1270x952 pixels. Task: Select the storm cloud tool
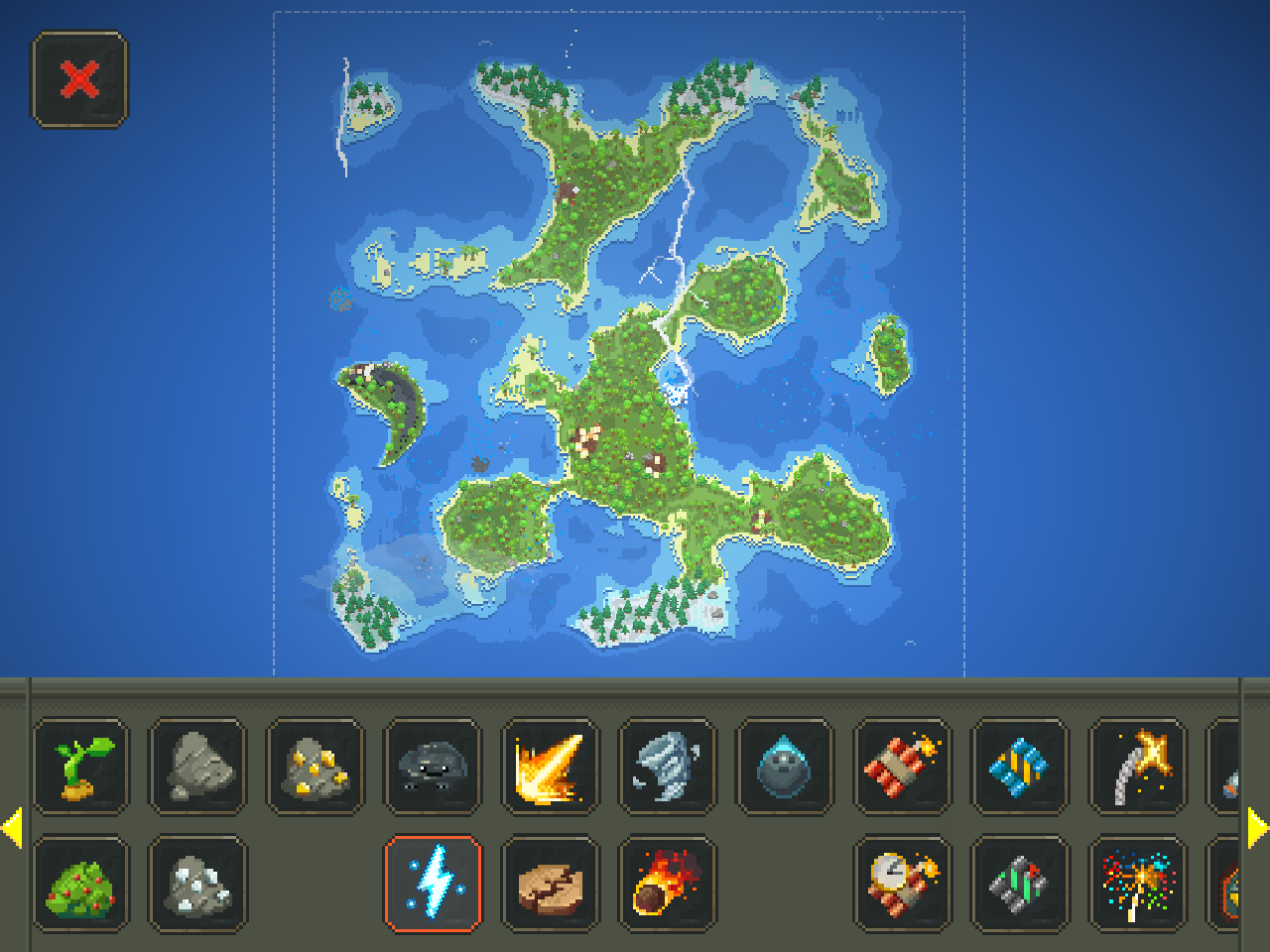click(434, 767)
